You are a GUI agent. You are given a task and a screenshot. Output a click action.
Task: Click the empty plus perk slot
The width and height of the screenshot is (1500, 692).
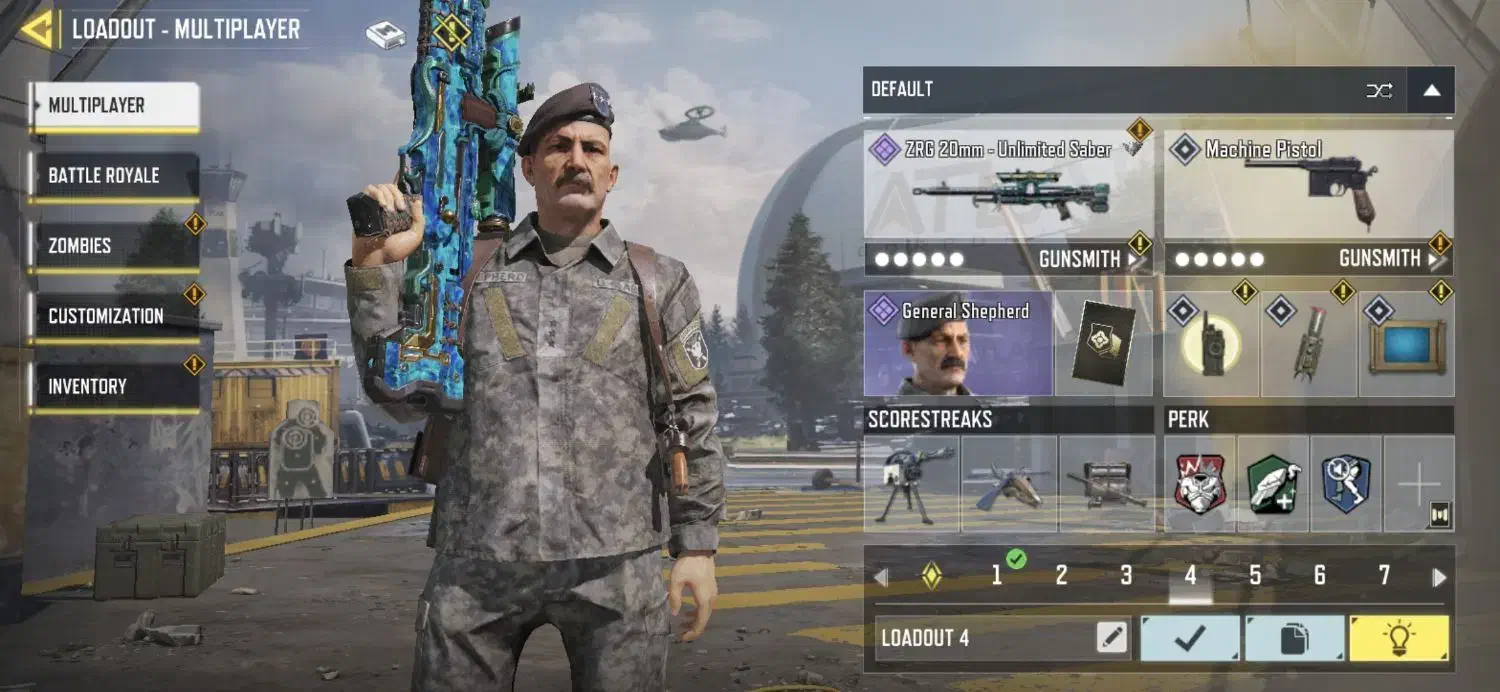coord(1418,484)
